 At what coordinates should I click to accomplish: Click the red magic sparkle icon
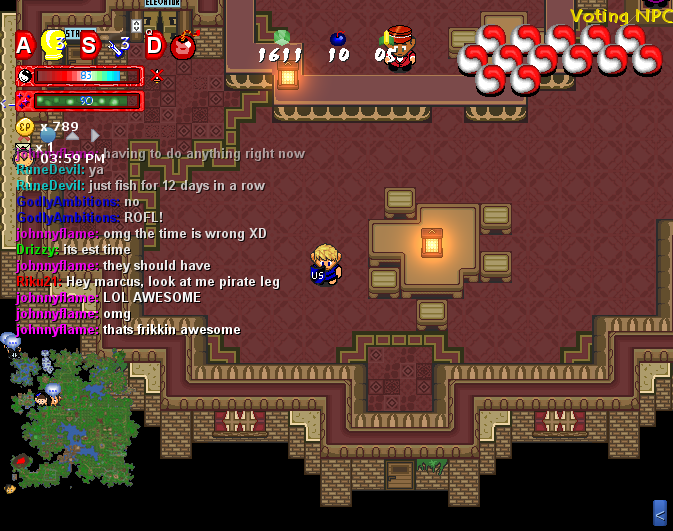coord(25,100)
